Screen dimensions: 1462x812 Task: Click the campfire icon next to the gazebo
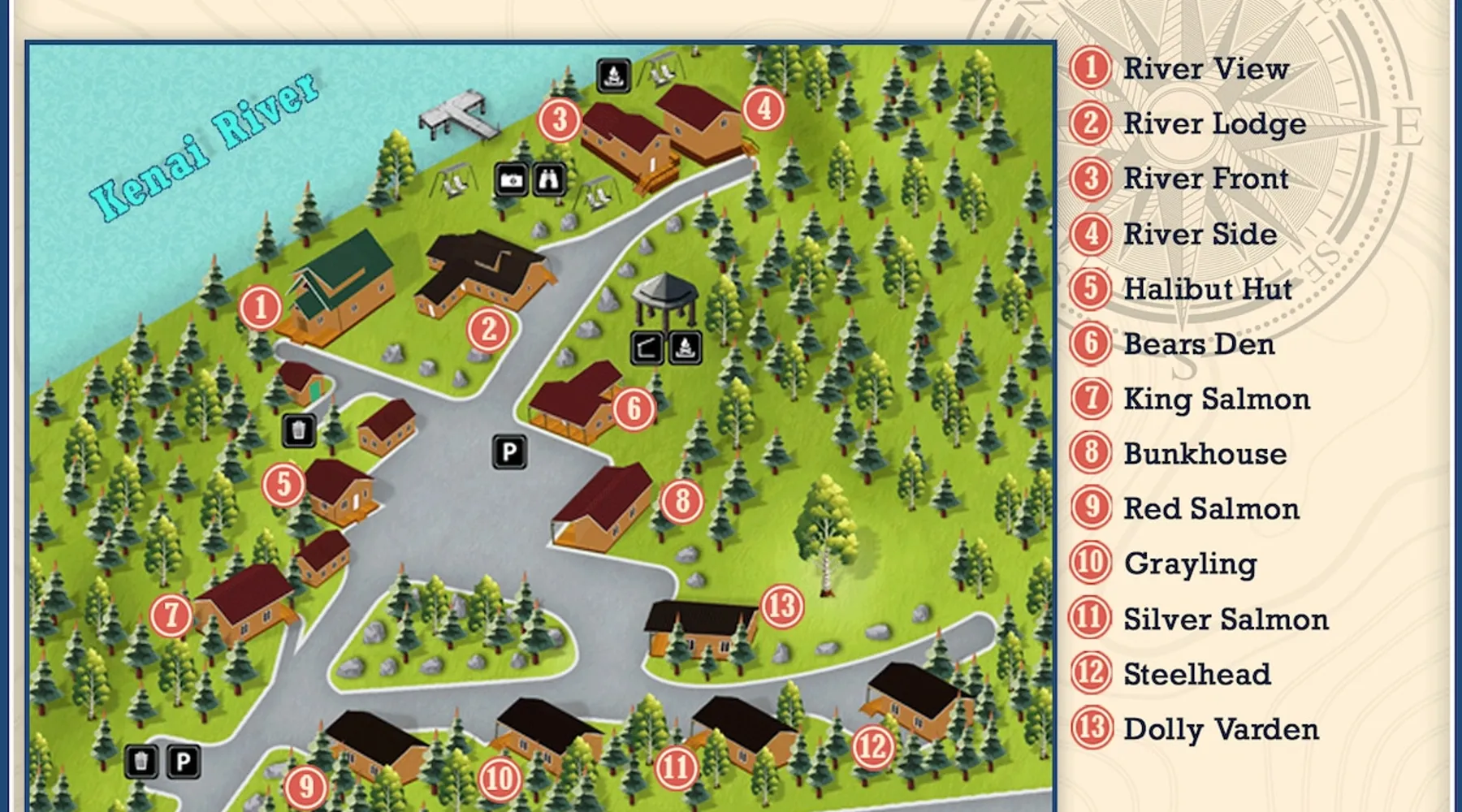[686, 348]
